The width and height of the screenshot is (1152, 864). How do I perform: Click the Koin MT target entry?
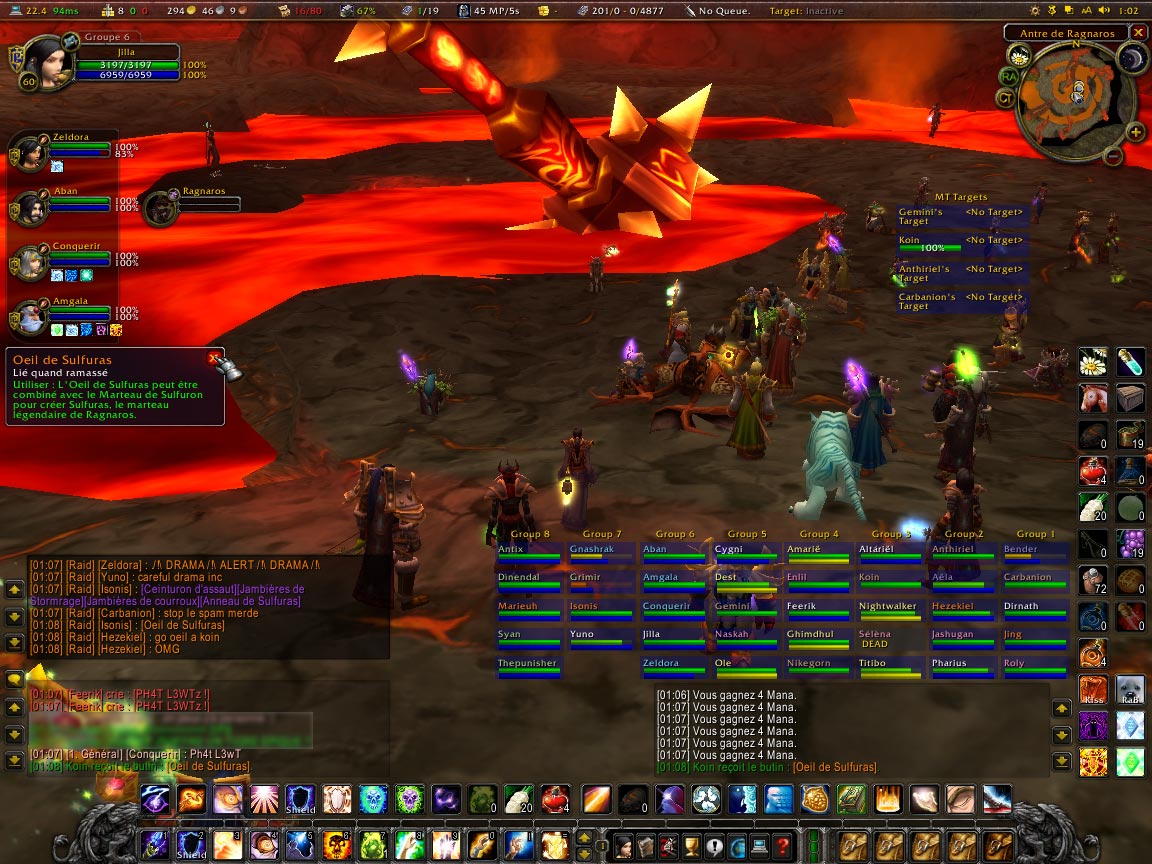click(x=928, y=244)
